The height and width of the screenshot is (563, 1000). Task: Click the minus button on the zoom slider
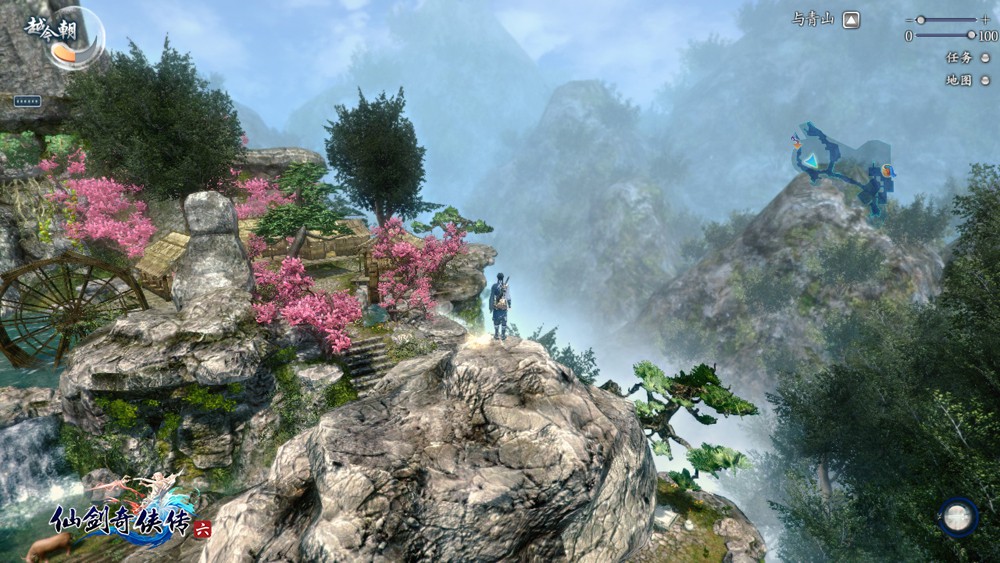click(908, 19)
